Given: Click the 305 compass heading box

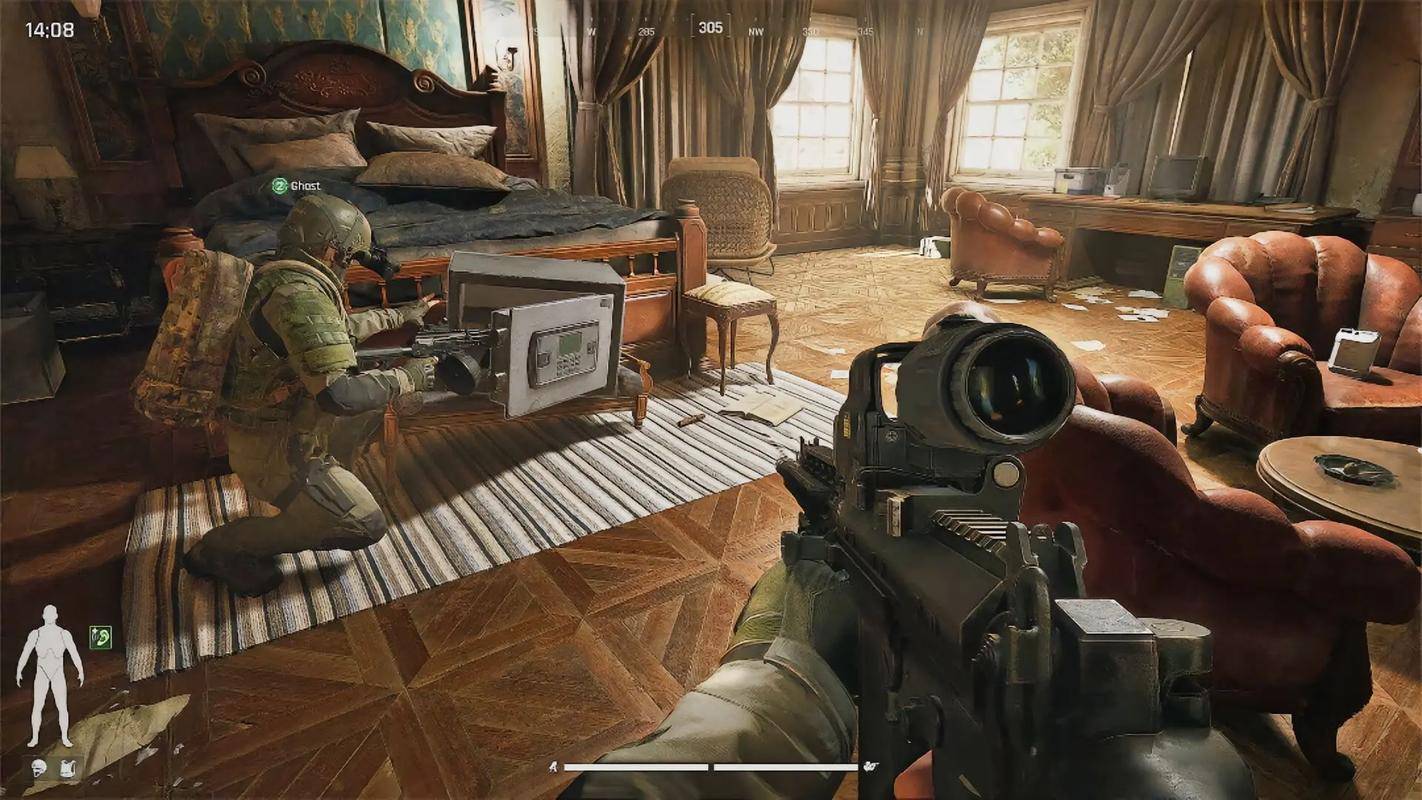Looking at the screenshot, I should pyautogui.click(x=710, y=27).
